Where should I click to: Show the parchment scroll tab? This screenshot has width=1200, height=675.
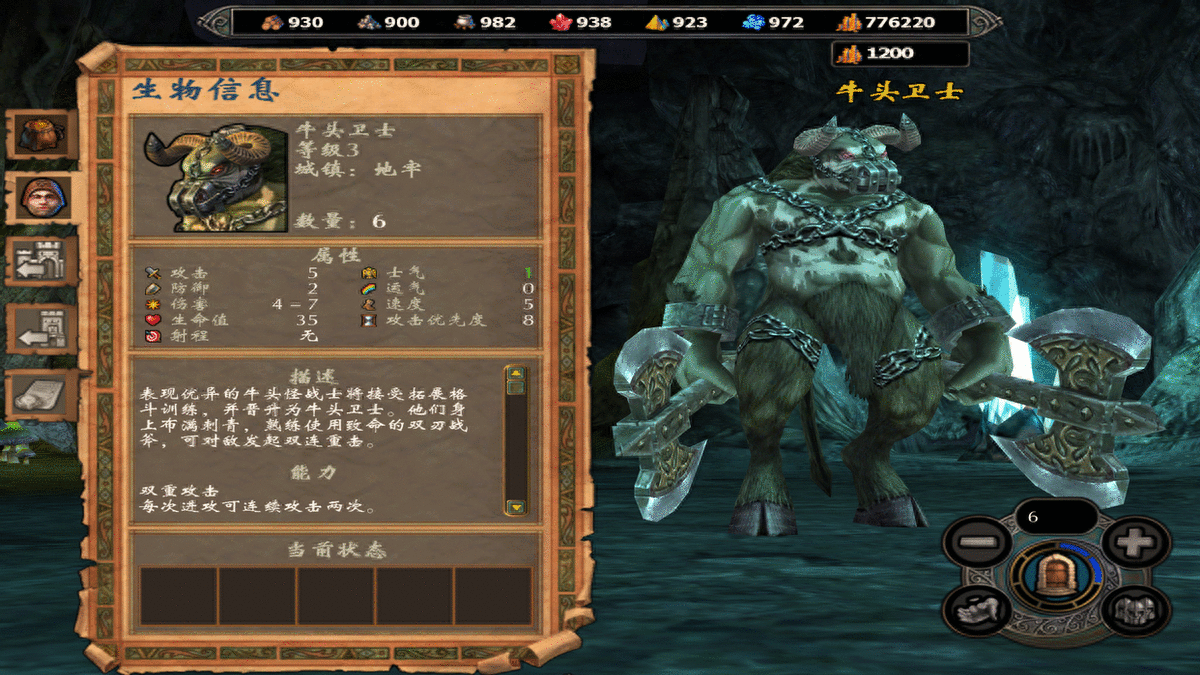pos(43,394)
